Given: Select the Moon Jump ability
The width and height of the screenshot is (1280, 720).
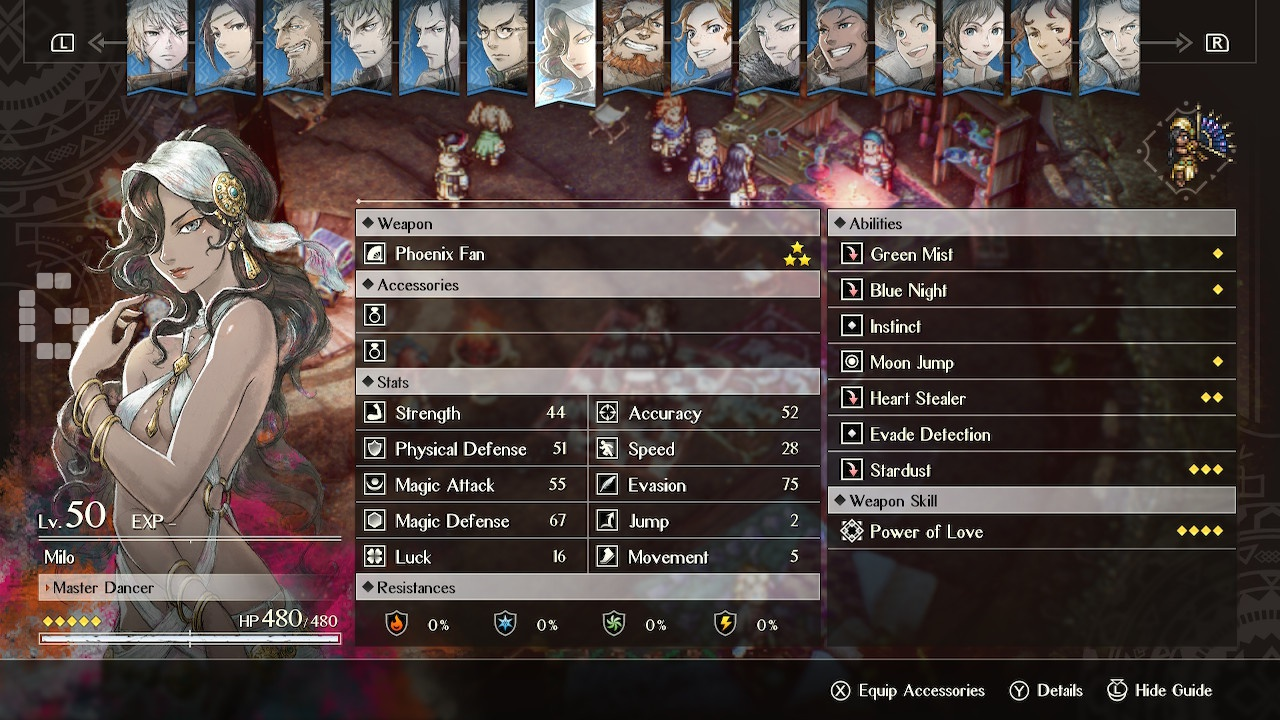Looking at the screenshot, I should coord(1031,362).
